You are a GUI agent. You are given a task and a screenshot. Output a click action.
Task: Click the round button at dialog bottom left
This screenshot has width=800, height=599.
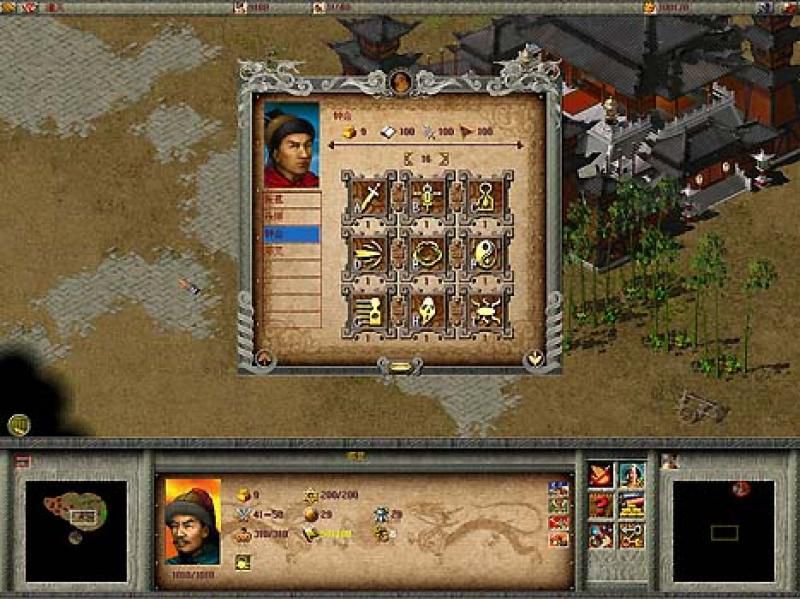(x=266, y=357)
